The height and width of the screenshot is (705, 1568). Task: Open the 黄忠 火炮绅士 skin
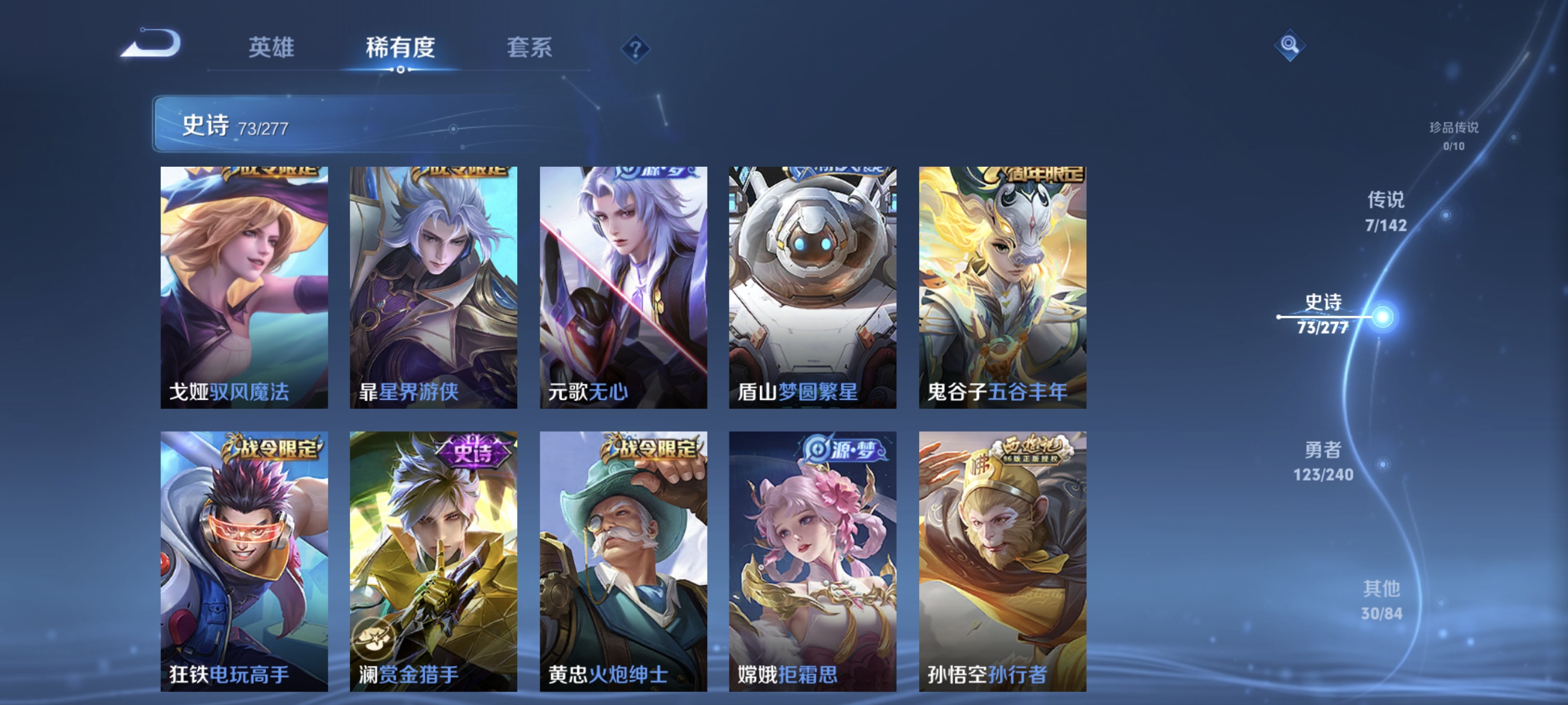[623, 554]
